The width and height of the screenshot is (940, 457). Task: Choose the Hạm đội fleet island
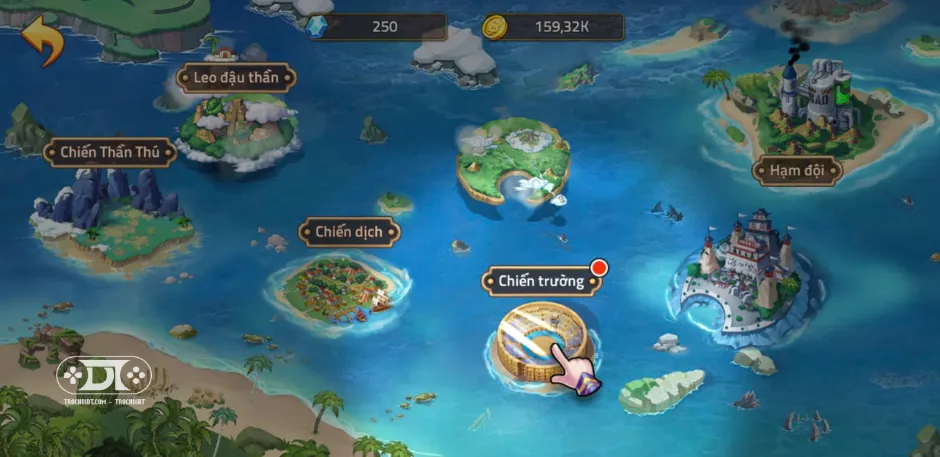coord(797,170)
